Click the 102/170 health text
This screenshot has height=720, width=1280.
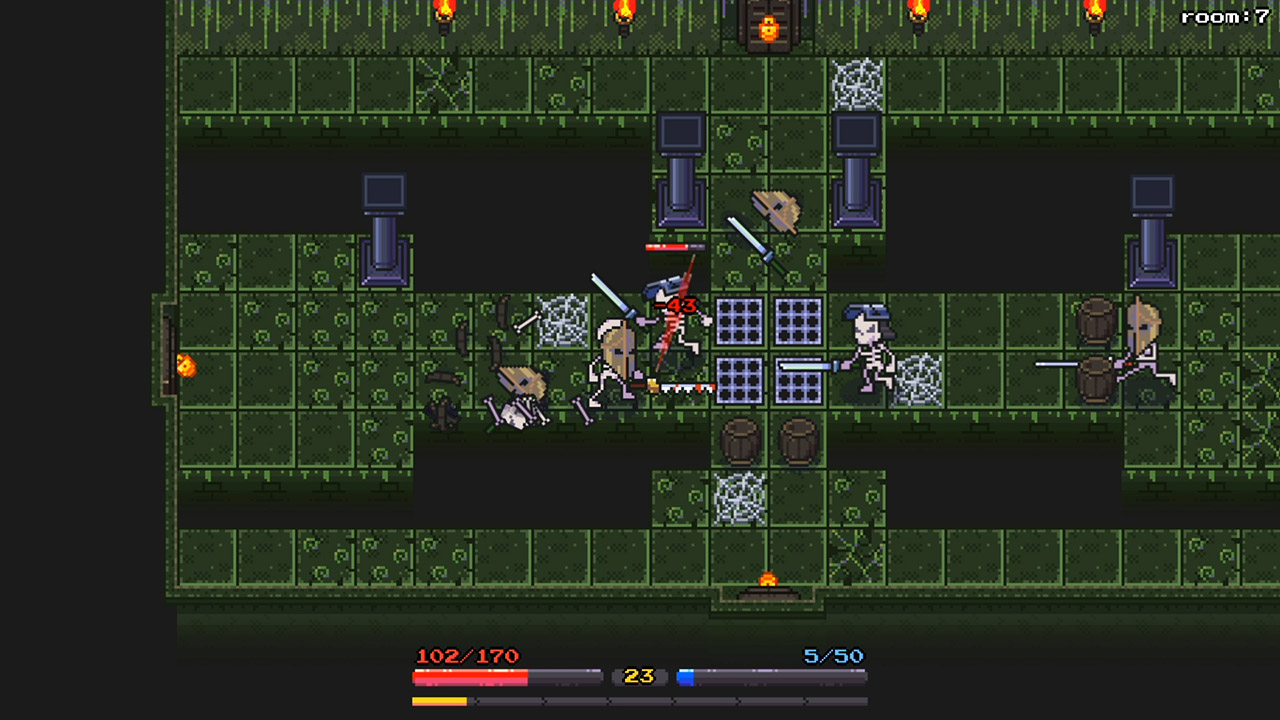[466, 656]
